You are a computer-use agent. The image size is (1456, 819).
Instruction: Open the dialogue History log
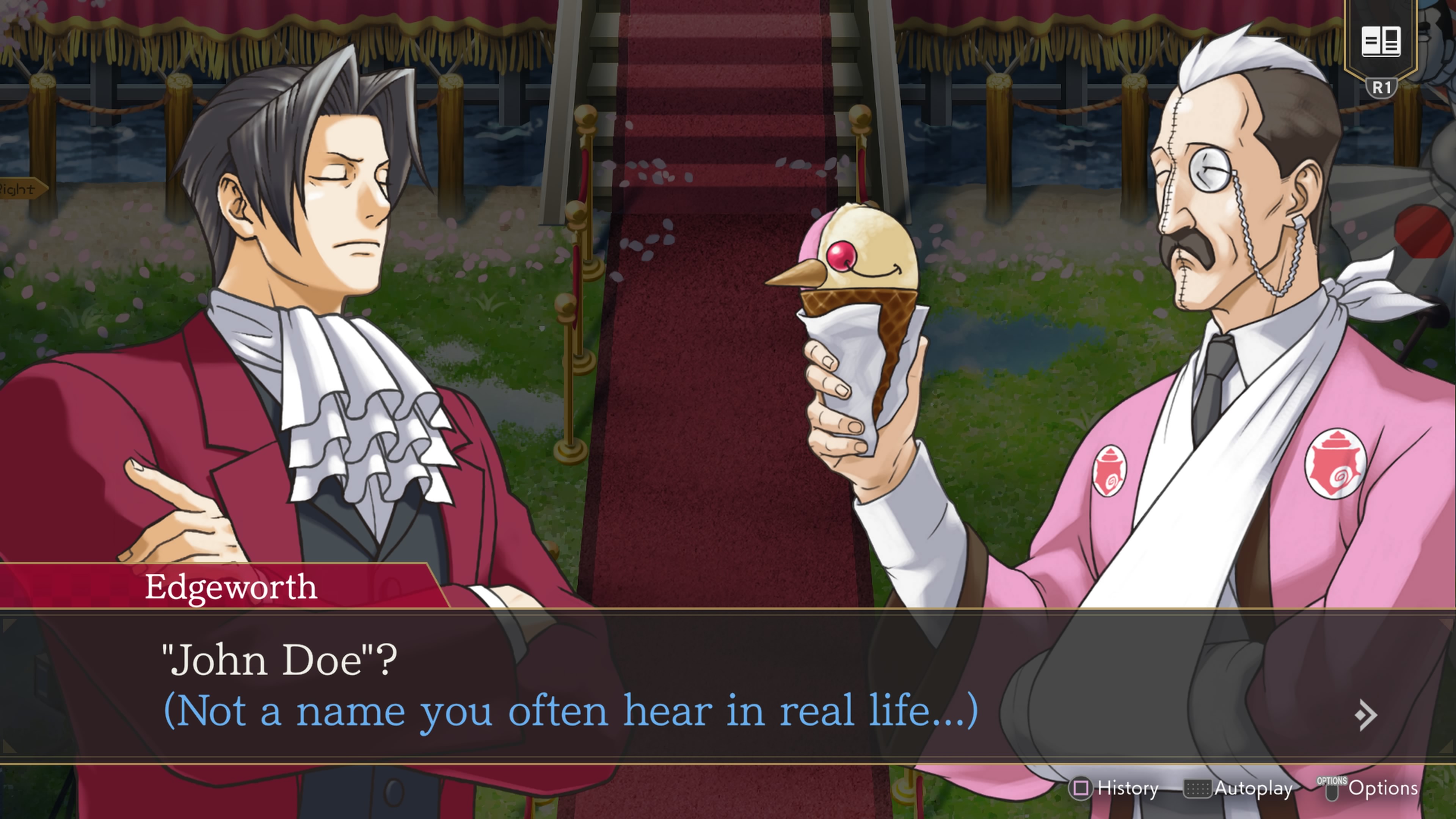click(1114, 788)
